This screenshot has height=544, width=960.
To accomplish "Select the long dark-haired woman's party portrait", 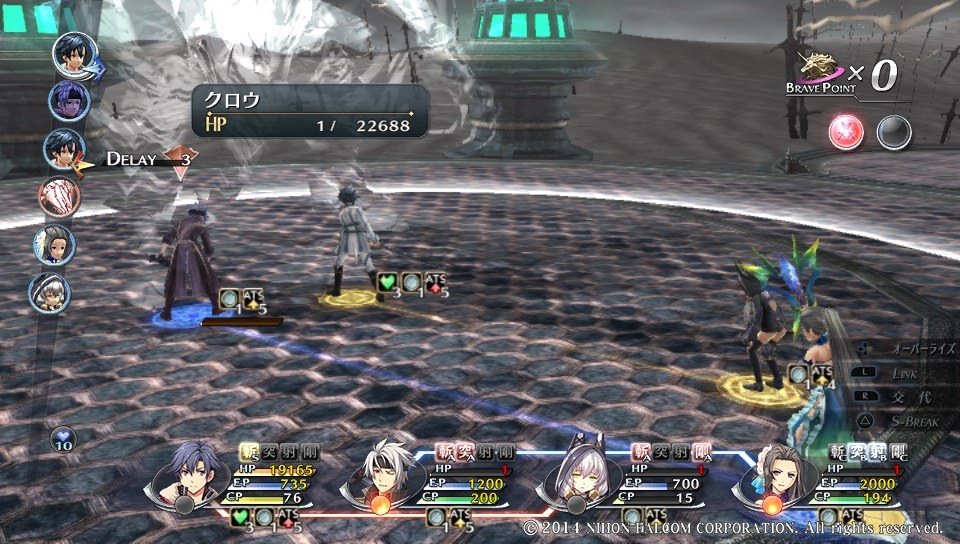I will [773, 475].
